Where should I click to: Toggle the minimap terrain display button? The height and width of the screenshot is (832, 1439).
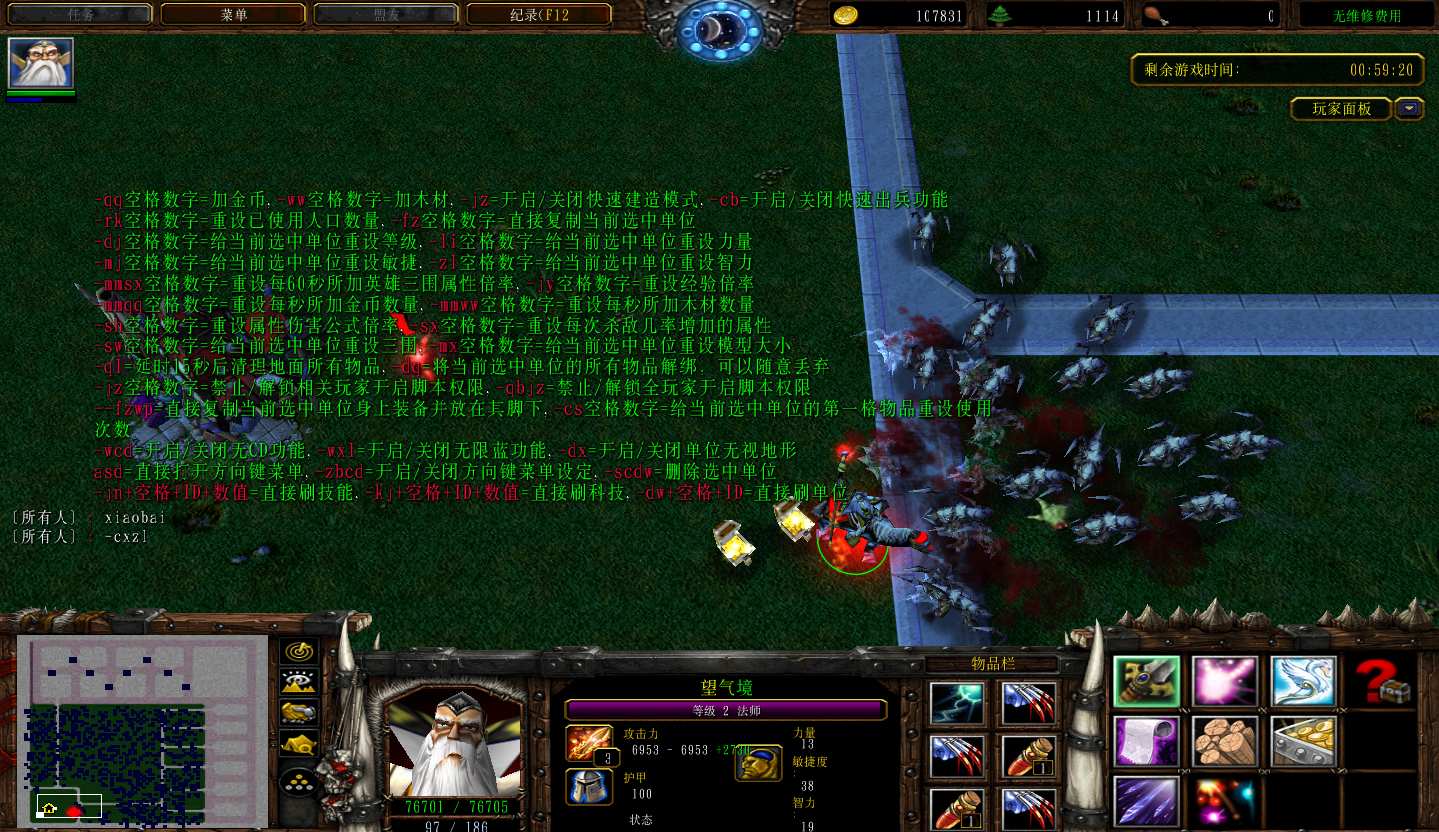pos(299,682)
